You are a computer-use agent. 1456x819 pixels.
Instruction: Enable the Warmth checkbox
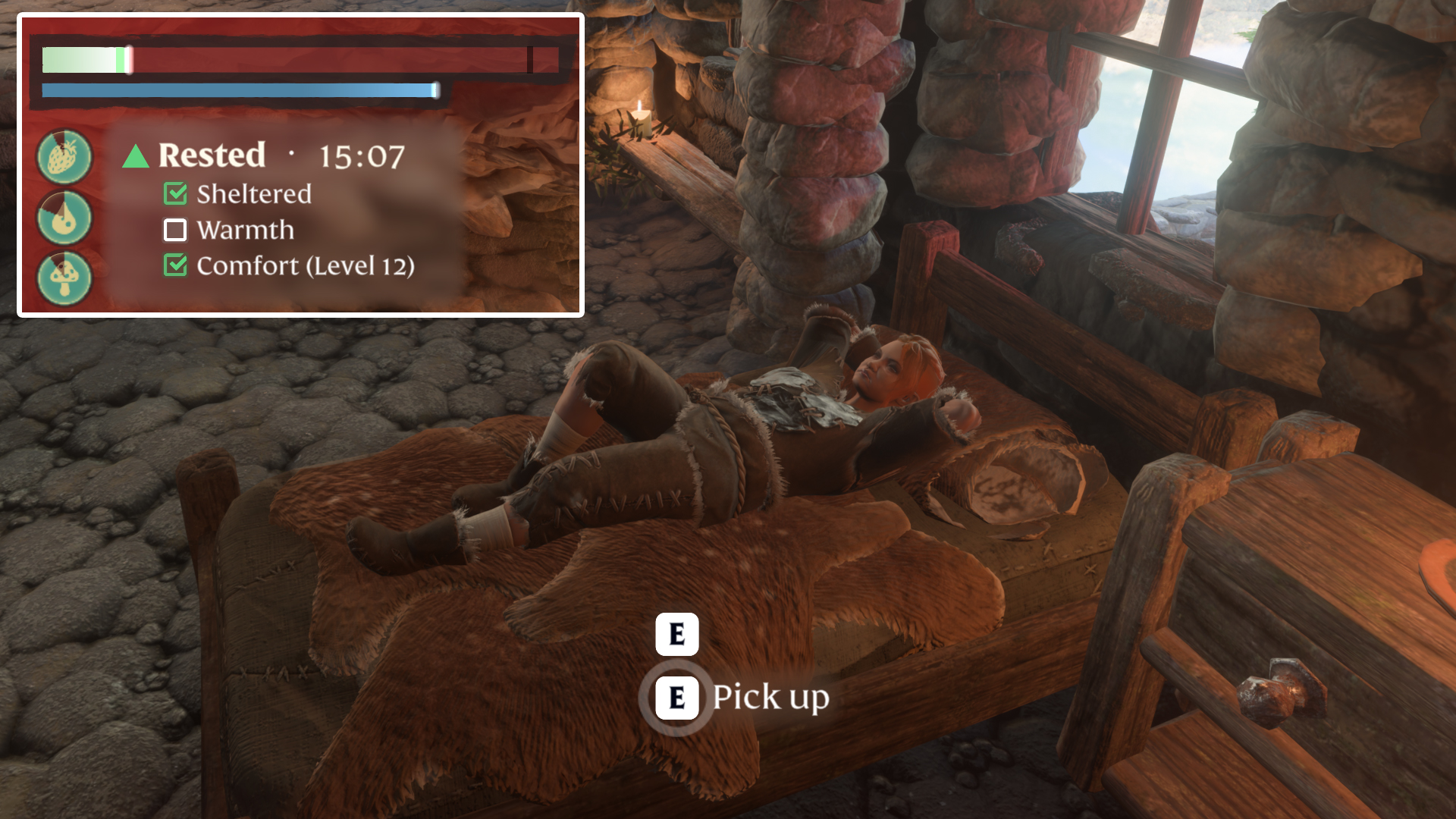(175, 231)
